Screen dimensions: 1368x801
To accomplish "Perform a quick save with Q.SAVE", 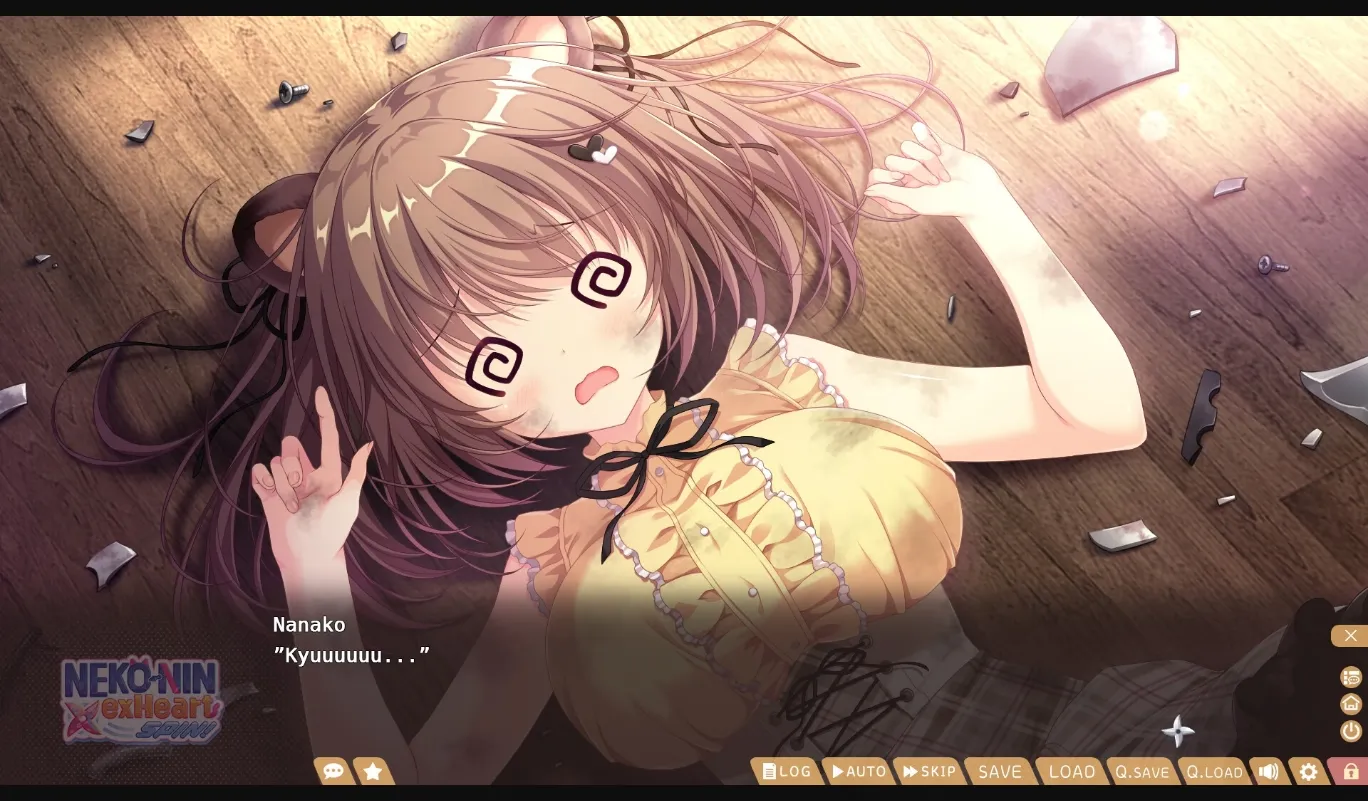I will click(1142, 771).
